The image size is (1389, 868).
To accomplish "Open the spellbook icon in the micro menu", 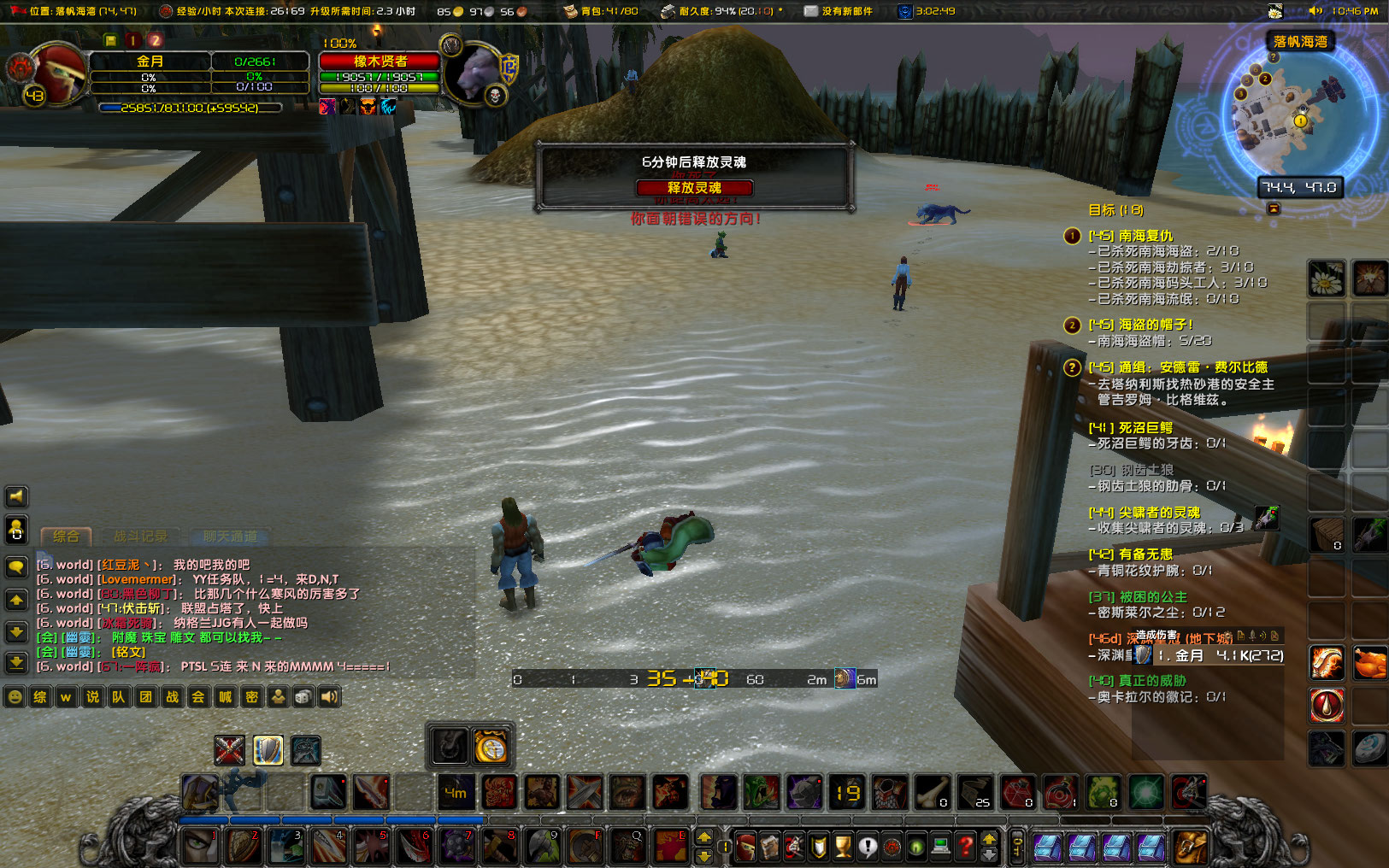I will pyautogui.click(x=770, y=847).
